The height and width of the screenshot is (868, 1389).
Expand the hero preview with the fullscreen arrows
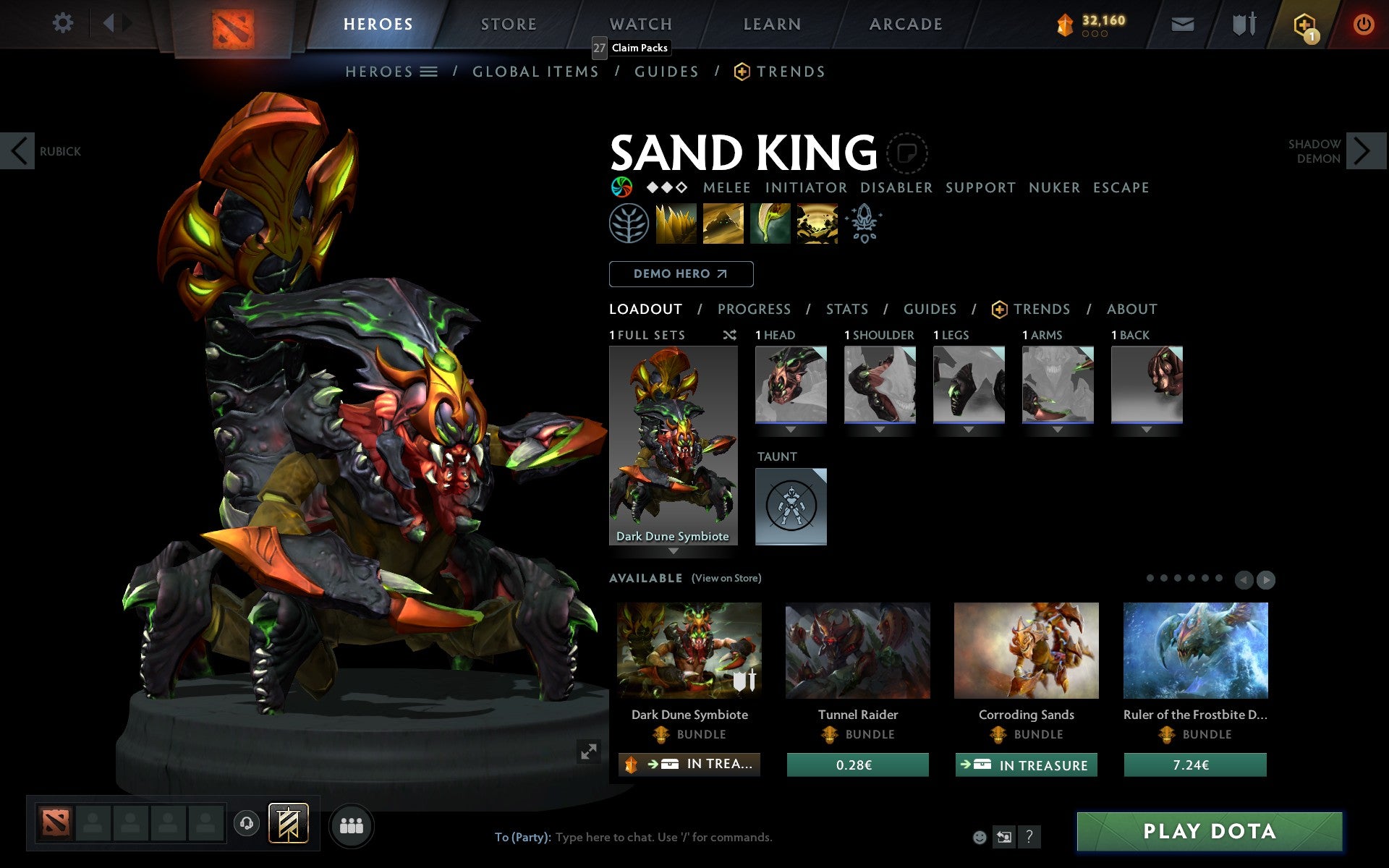pos(589,752)
